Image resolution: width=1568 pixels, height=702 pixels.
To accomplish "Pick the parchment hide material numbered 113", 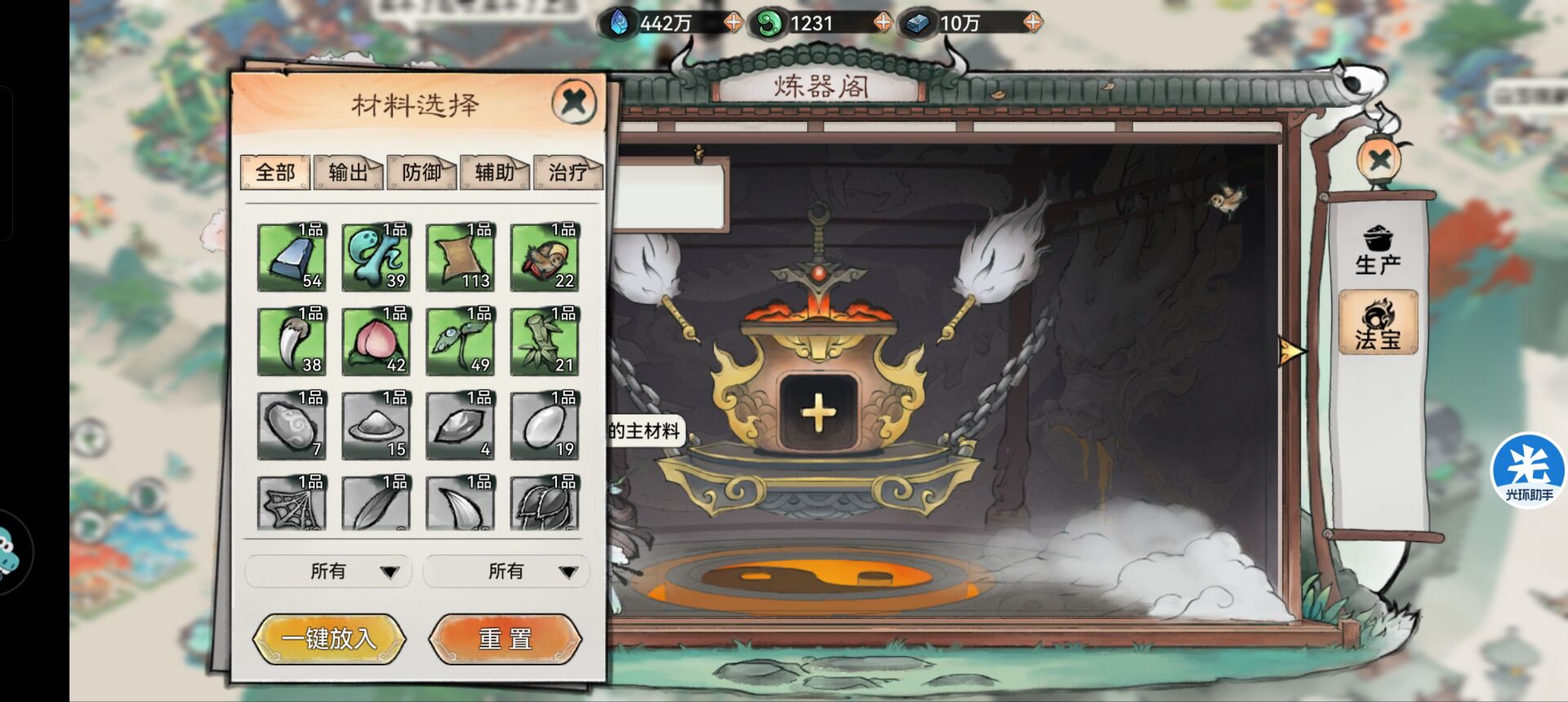I will point(461,257).
